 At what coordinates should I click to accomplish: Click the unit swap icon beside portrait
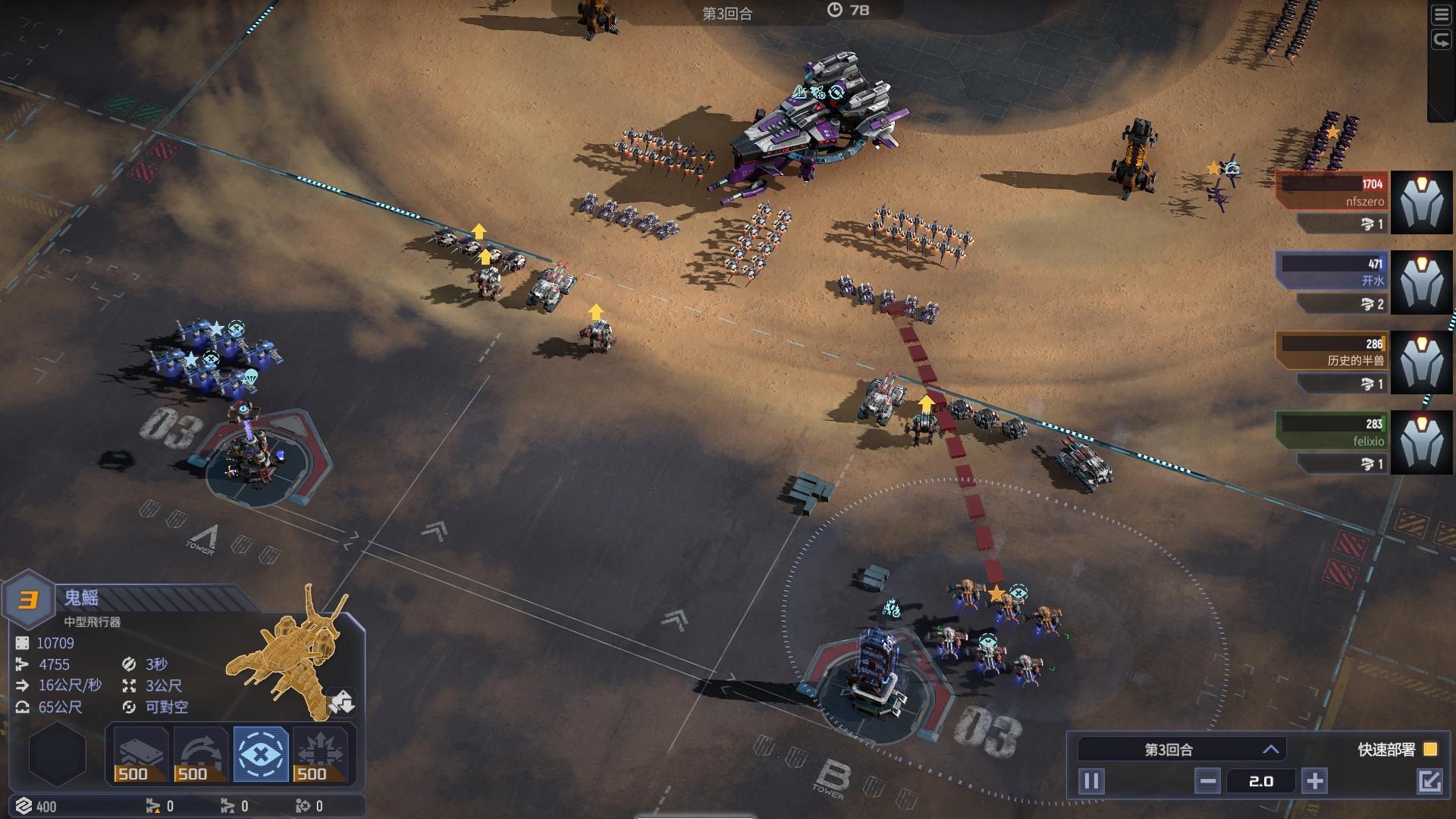(342, 702)
